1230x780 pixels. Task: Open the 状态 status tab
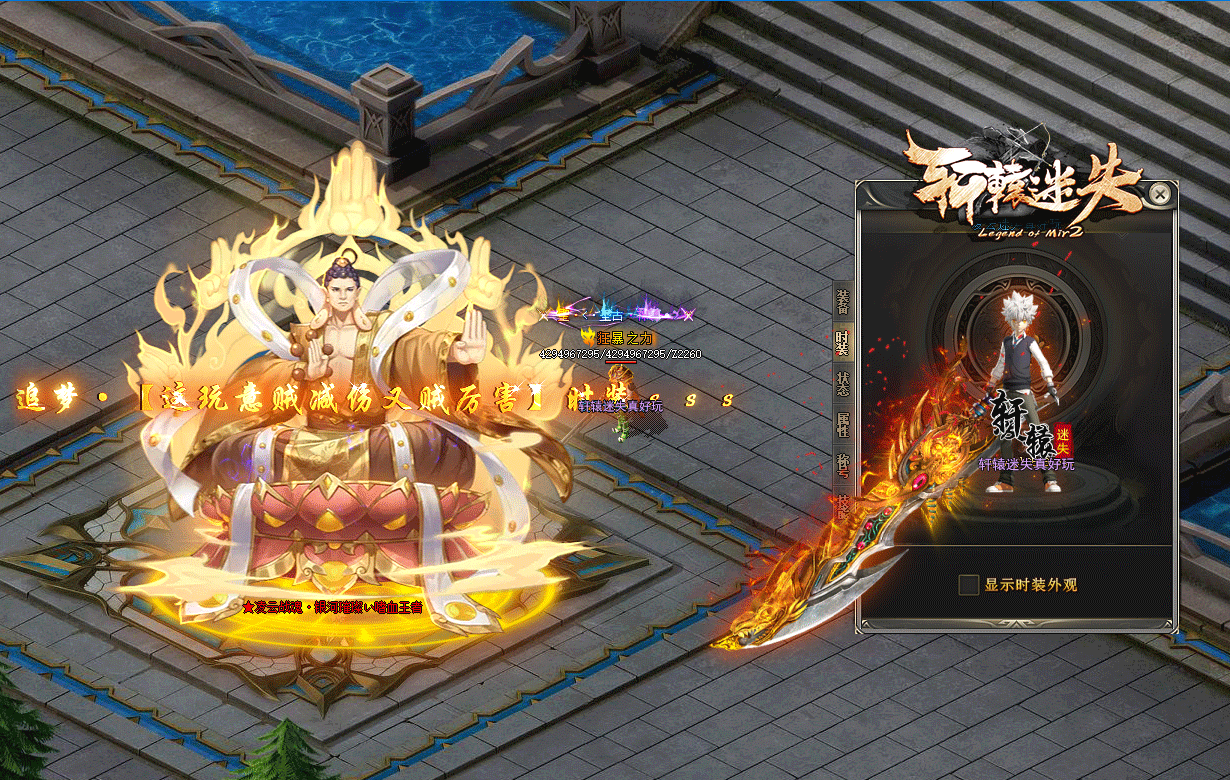pyautogui.click(x=842, y=385)
